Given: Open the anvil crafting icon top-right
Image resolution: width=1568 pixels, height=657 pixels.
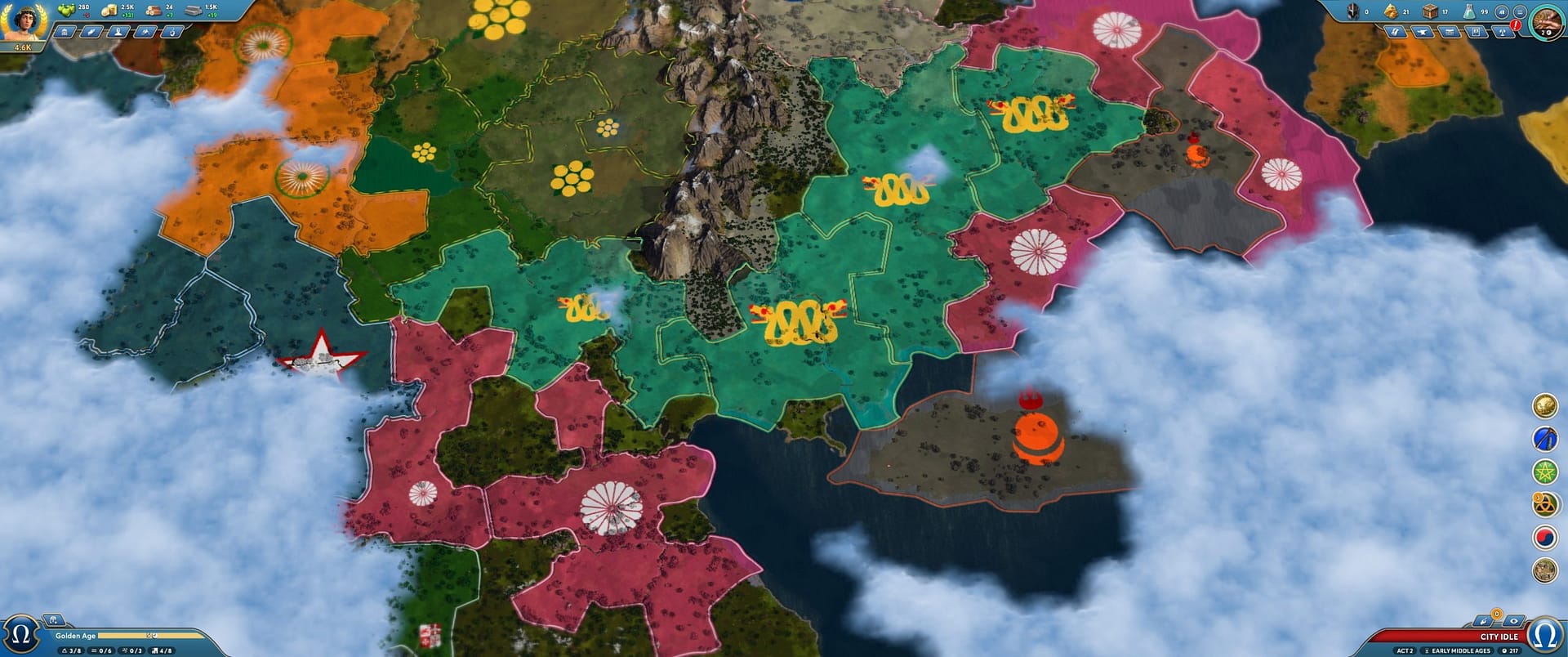Looking at the screenshot, I should click(x=1423, y=34).
